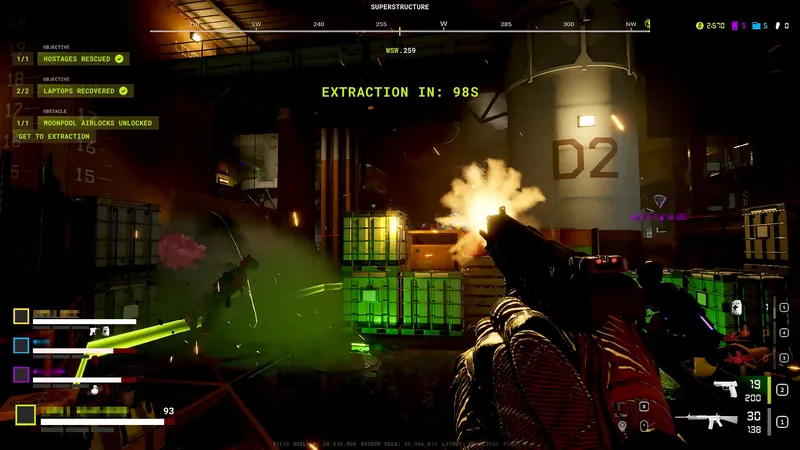800x450 pixels.
Task: Select the Hostages Rescued objective
Action: [x=81, y=59]
